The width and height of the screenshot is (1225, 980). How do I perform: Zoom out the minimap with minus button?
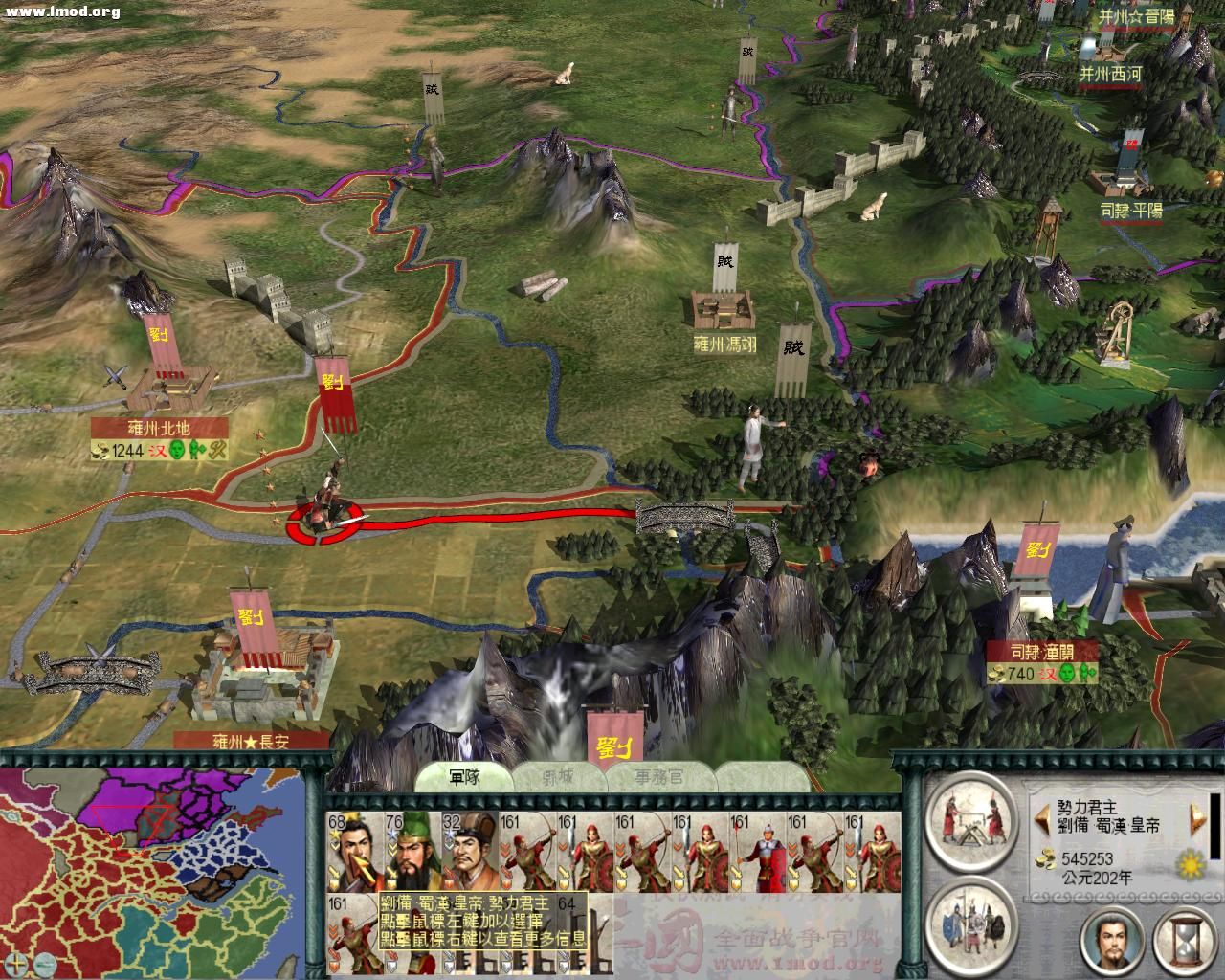44,963
